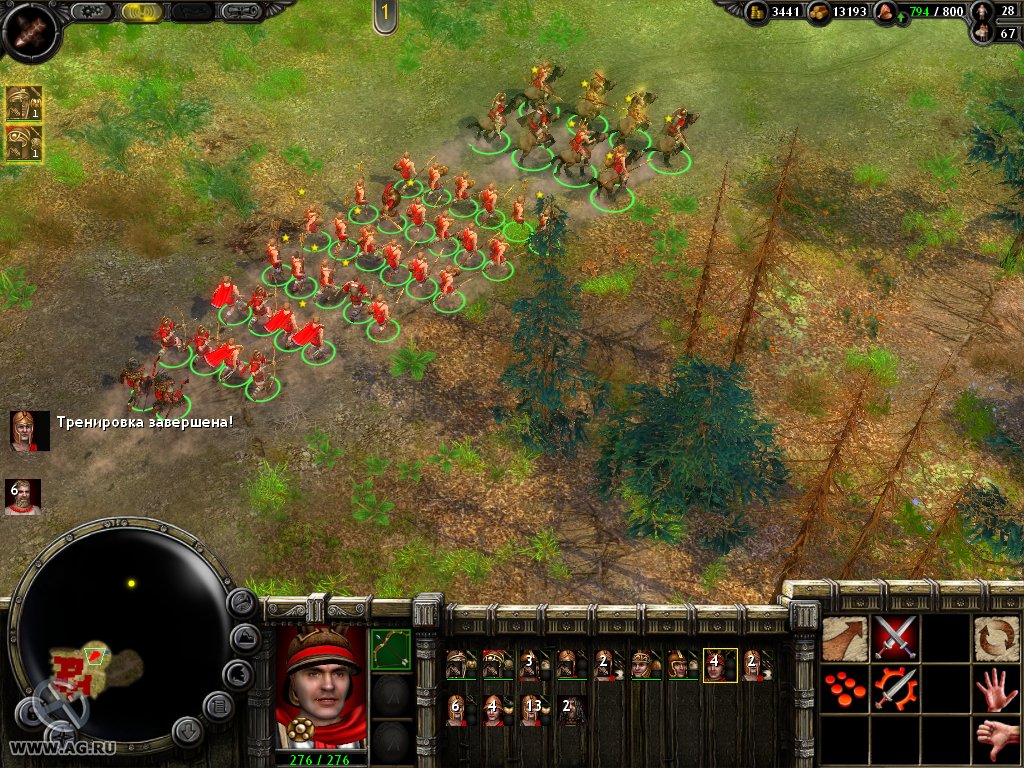
Task: Select the green bow equipment slot
Action: (390, 648)
